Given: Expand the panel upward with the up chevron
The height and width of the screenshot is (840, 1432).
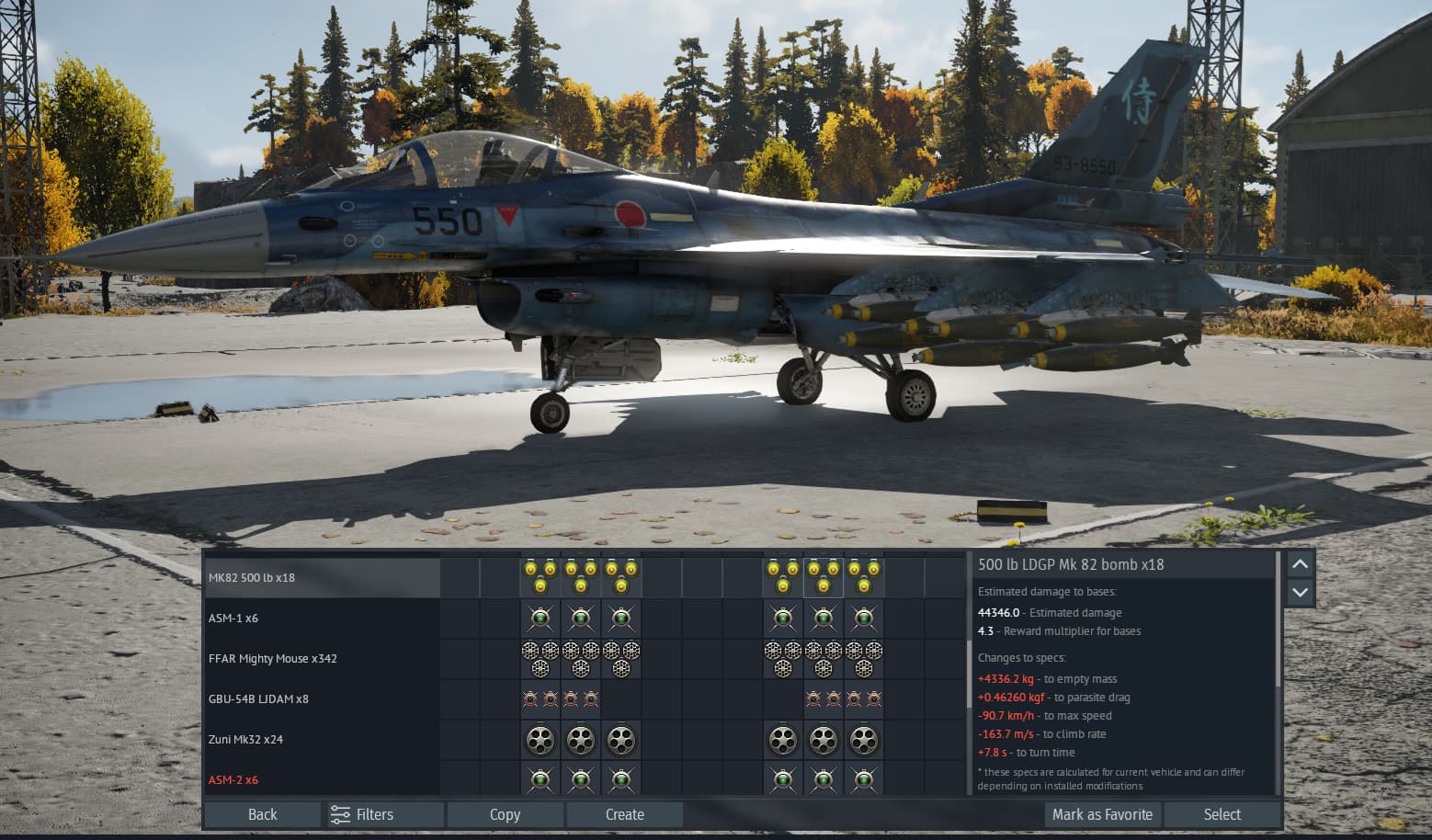Looking at the screenshot, I should click(x=1300, y=564).
